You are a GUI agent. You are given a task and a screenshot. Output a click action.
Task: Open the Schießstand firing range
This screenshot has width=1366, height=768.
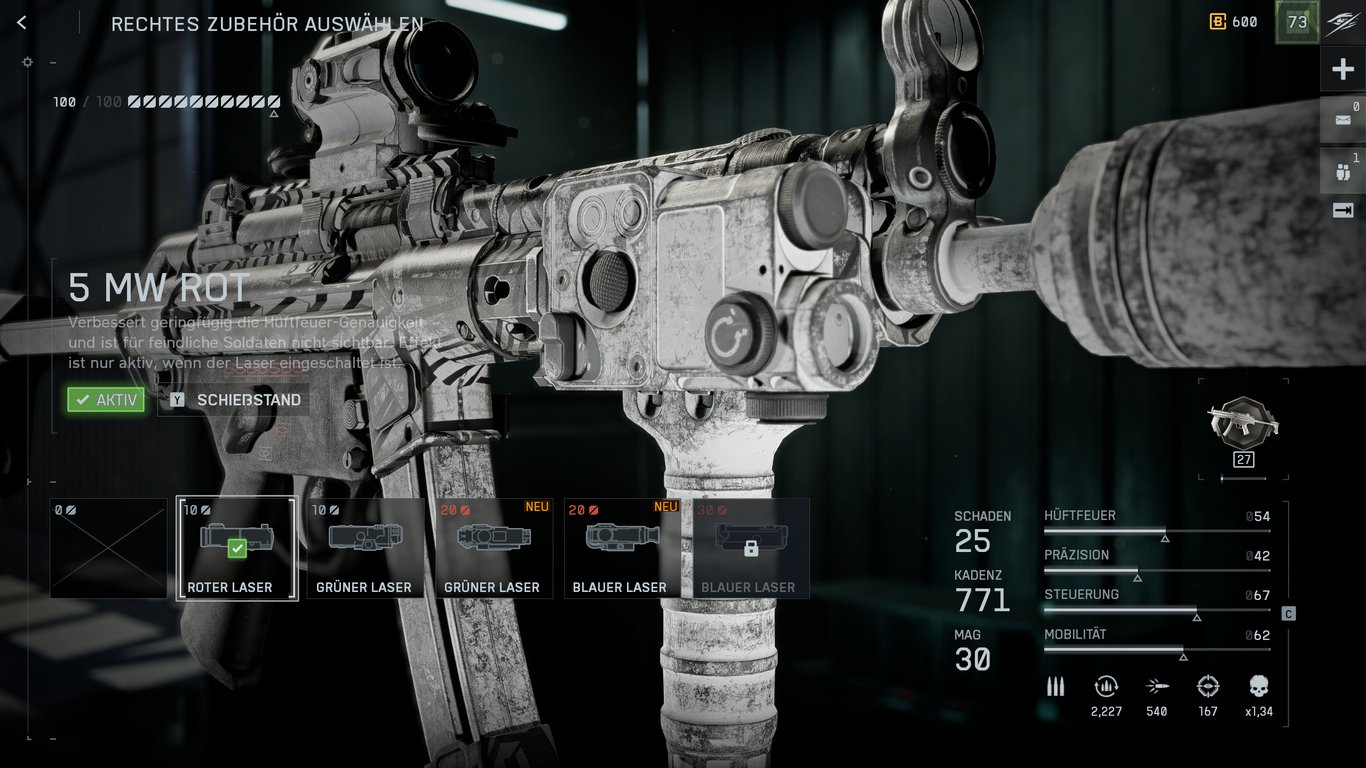click(x=232, y=400)
